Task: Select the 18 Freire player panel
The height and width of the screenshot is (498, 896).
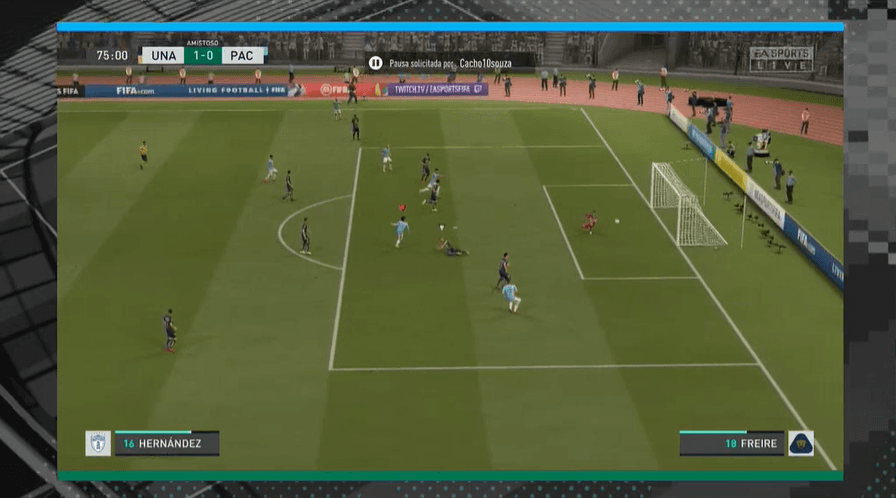Action: [731, 443]
